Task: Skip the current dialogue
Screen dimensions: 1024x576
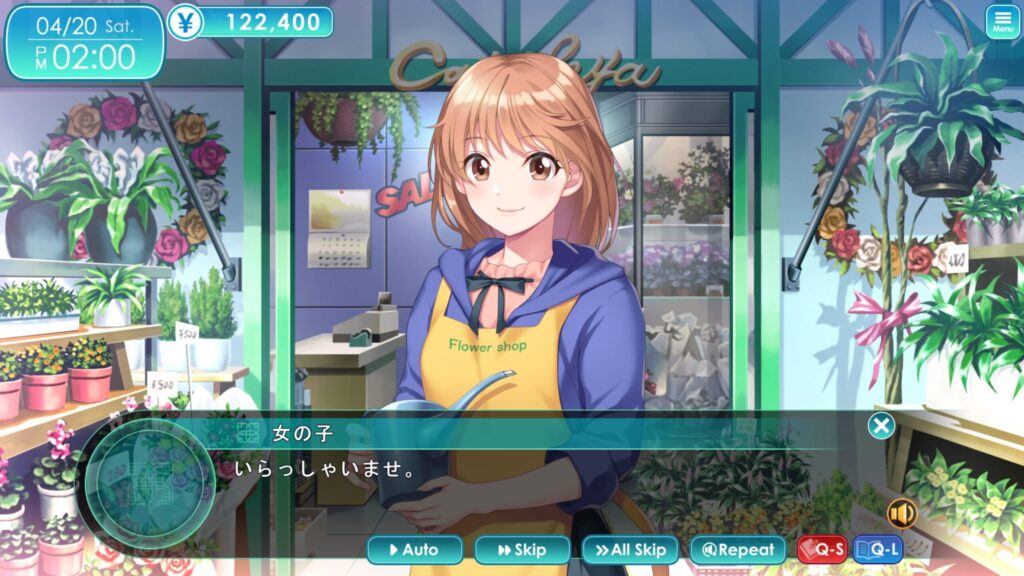Action: click(x=522, y=550)
